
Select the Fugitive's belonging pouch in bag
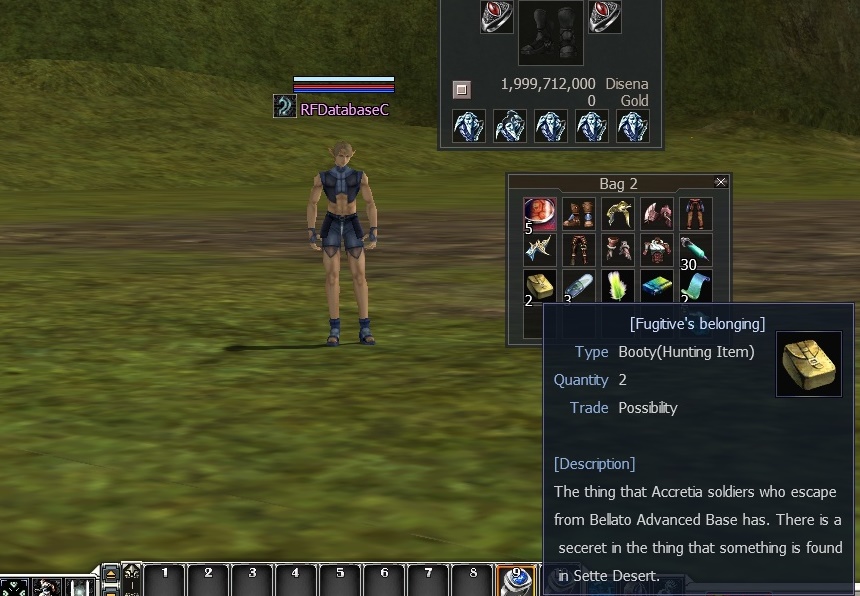point(541,286)
